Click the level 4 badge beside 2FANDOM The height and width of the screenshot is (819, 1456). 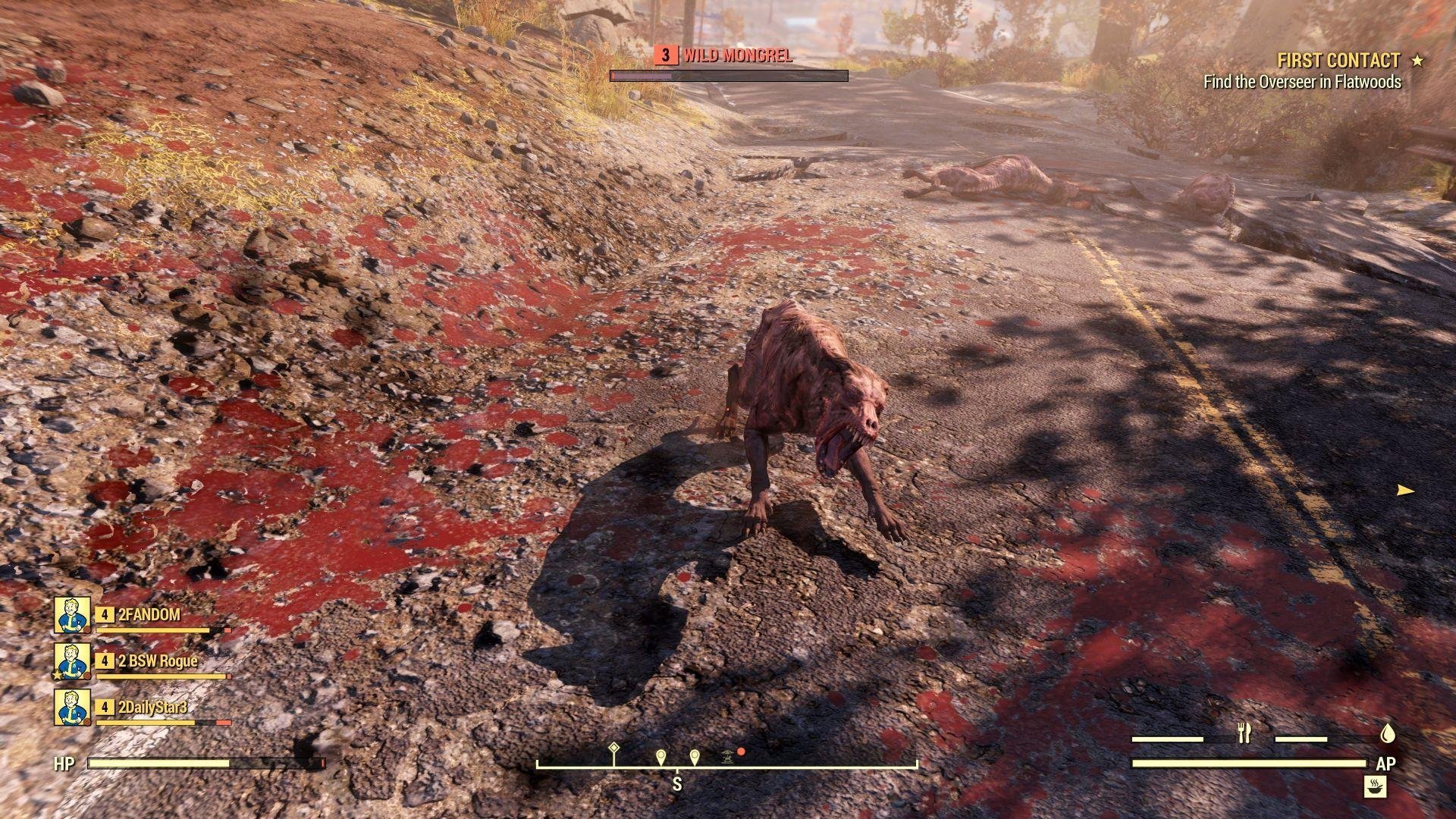pos(104,616)
